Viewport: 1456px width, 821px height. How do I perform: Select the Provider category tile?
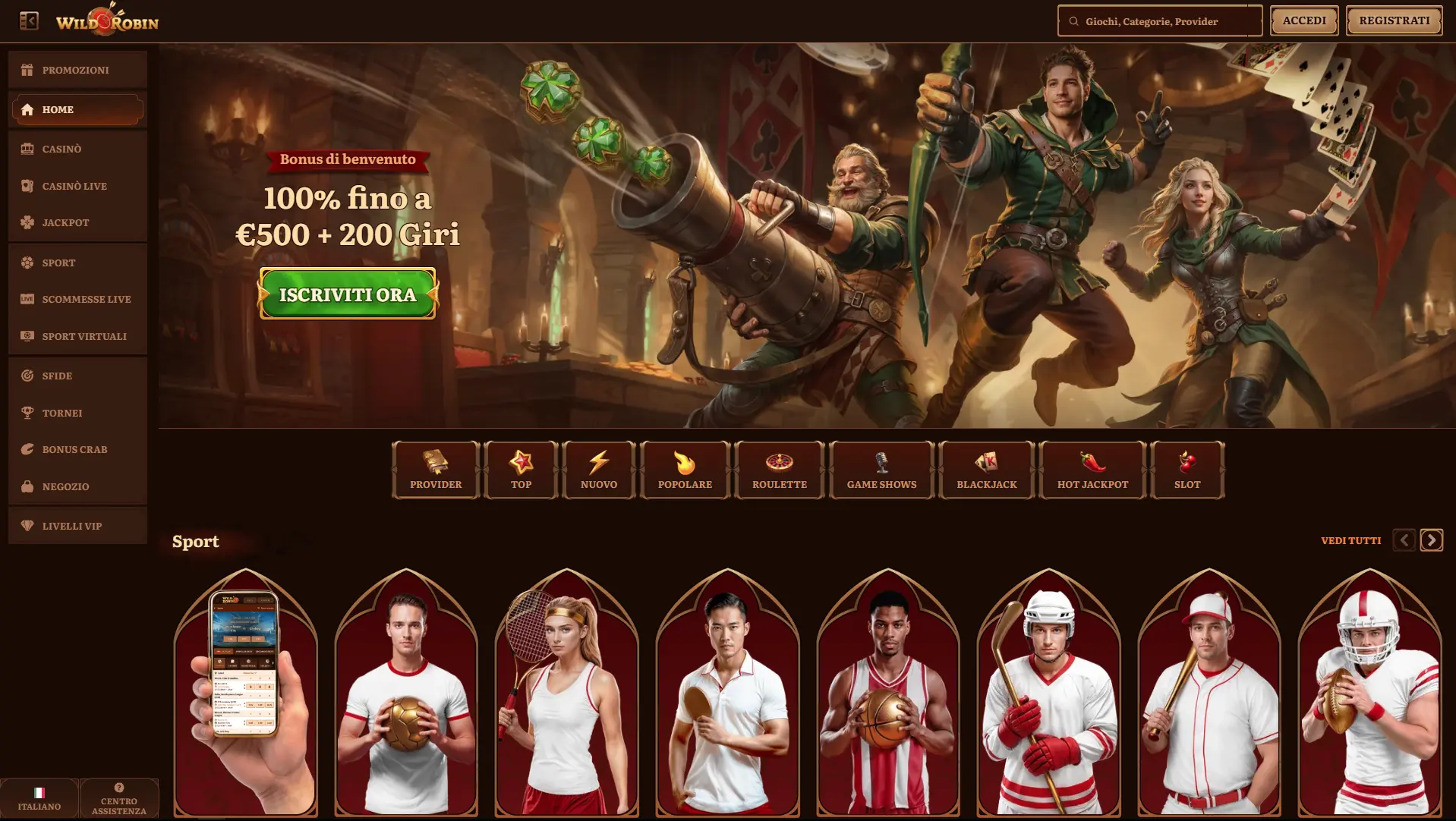tap(436, 470)
